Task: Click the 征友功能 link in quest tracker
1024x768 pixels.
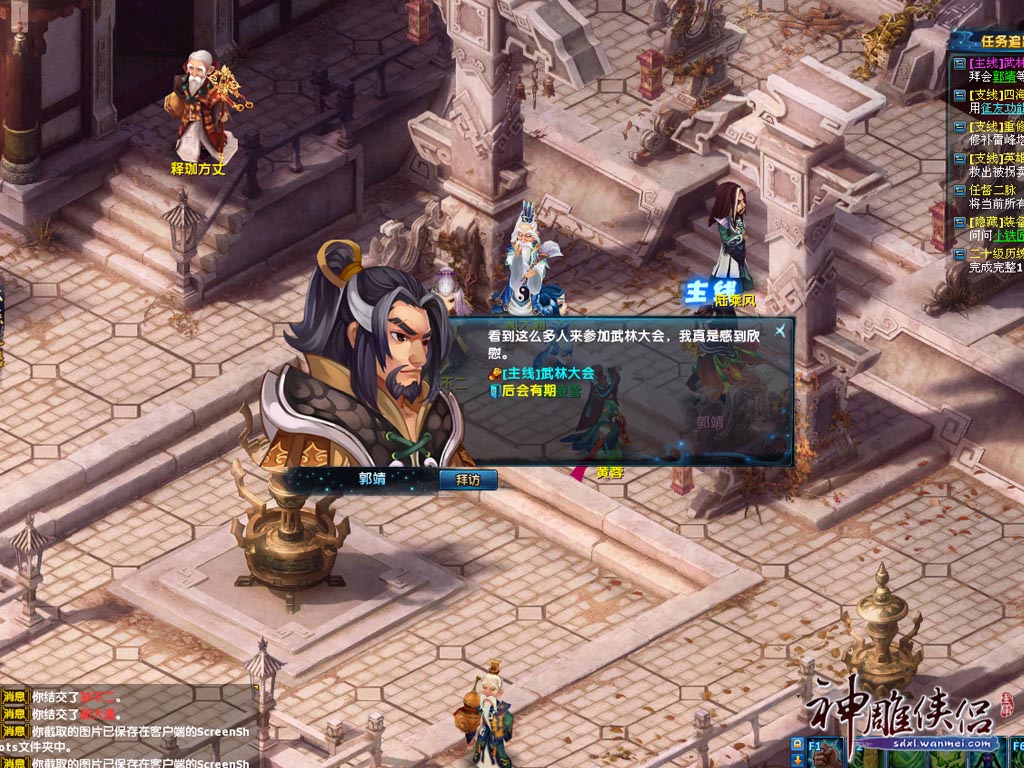Action: click(x=1001, y=108)
